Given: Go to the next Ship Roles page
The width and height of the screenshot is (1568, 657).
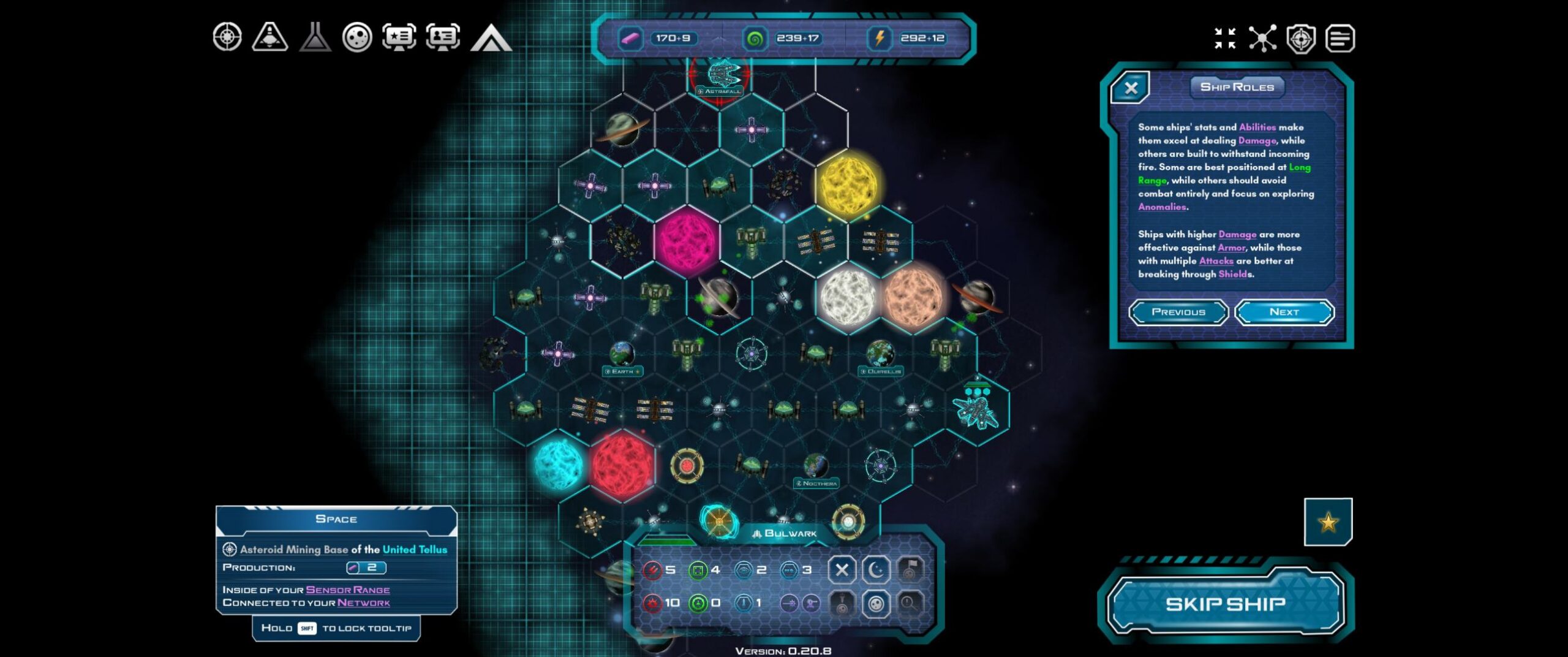Looking at the screenshot, I should point(1284,312).
